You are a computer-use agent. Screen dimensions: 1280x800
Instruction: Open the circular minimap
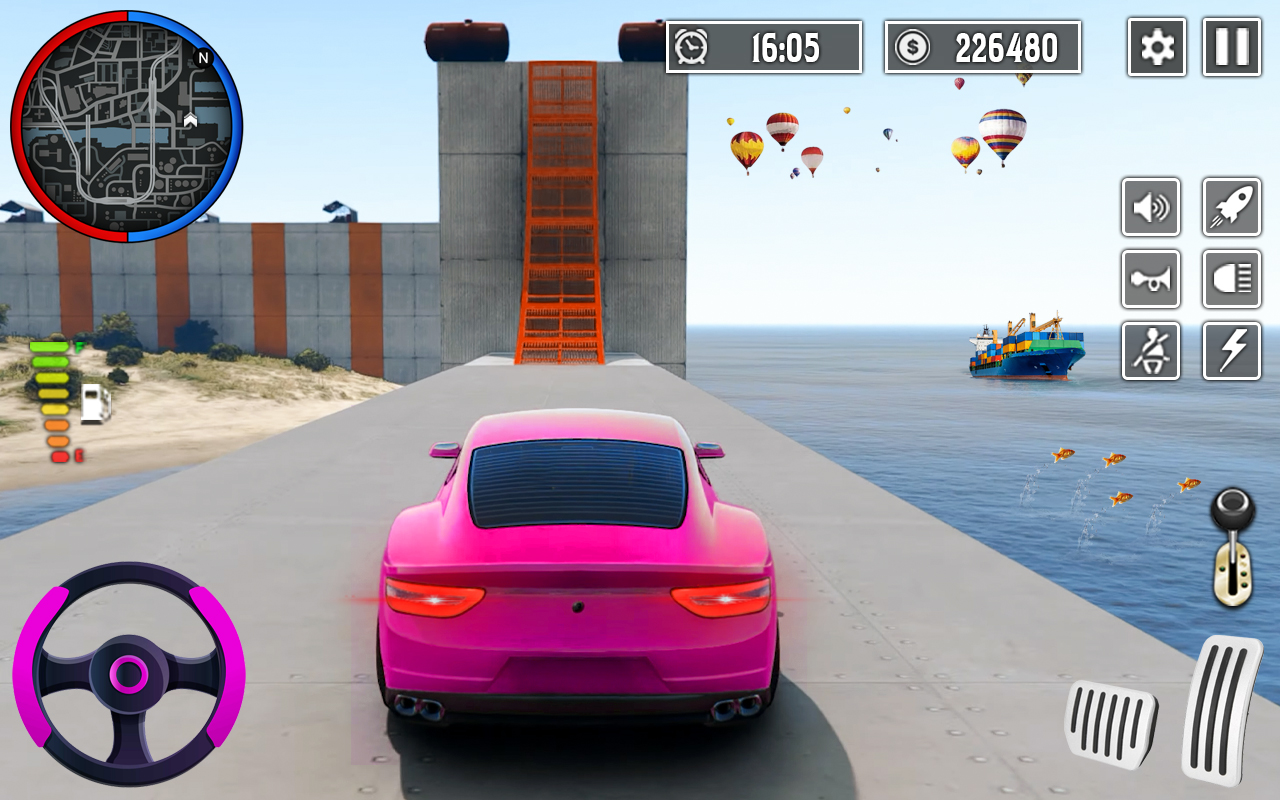(x=127, y=127)
